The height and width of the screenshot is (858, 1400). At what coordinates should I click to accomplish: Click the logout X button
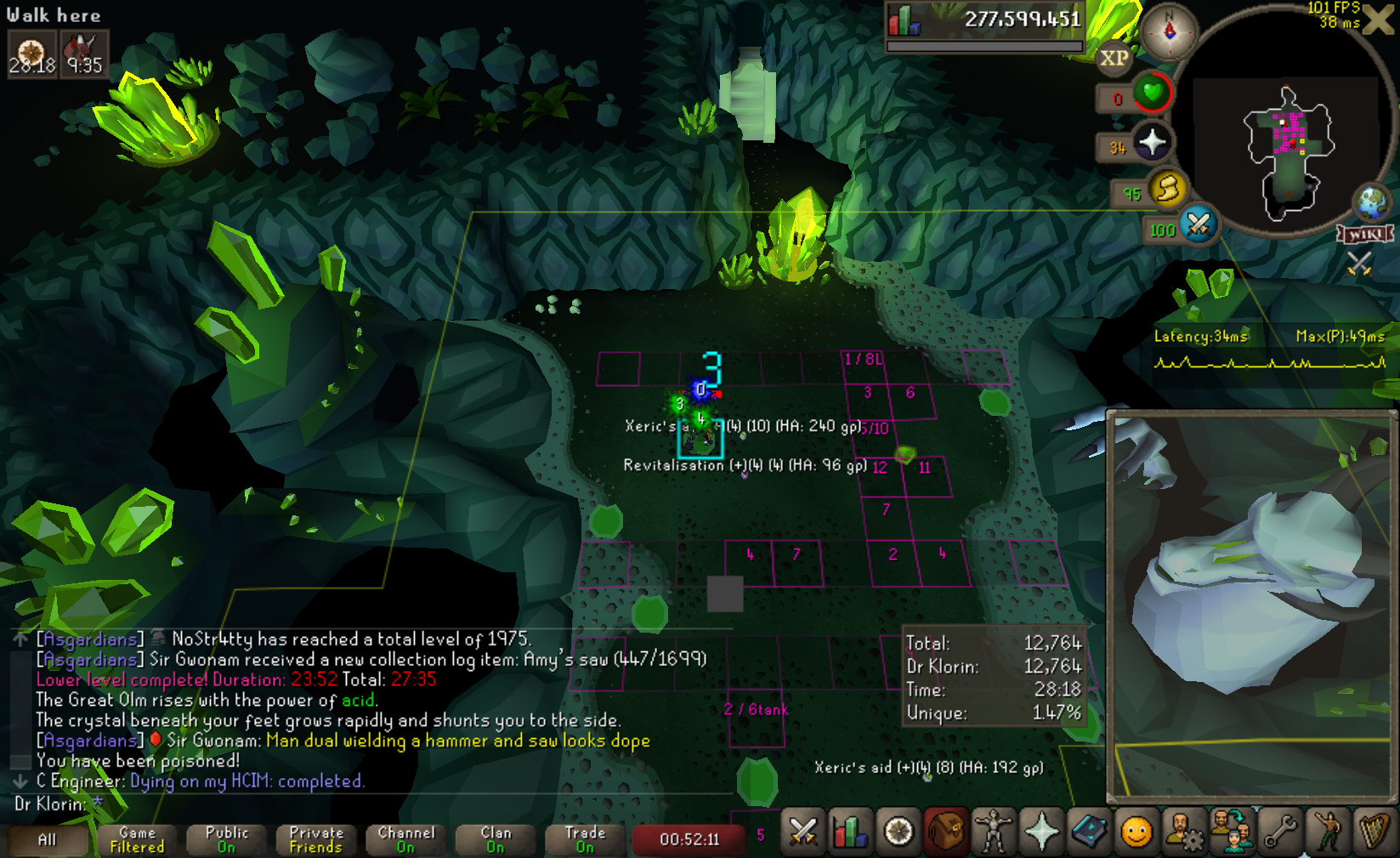tap(1378, 20)
